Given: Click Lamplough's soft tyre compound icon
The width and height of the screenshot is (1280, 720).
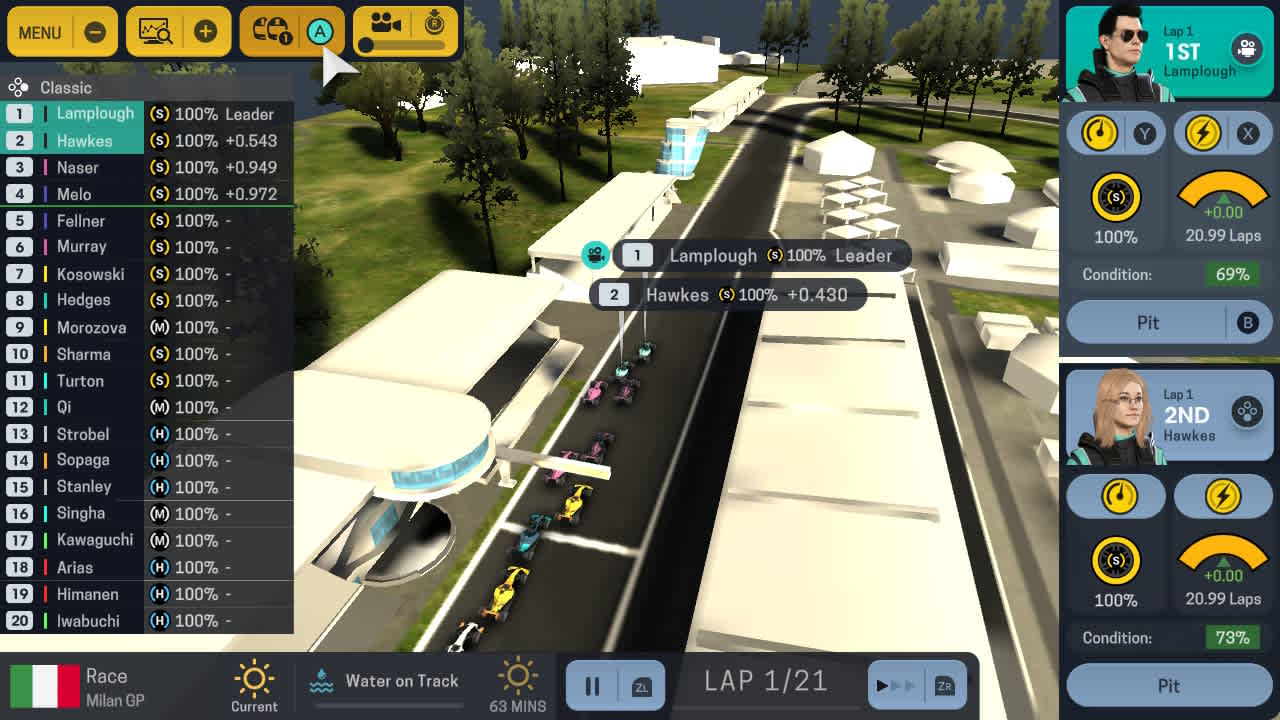Looking at the screenshot, I should pyautogui.click(x=1116, y=198).
